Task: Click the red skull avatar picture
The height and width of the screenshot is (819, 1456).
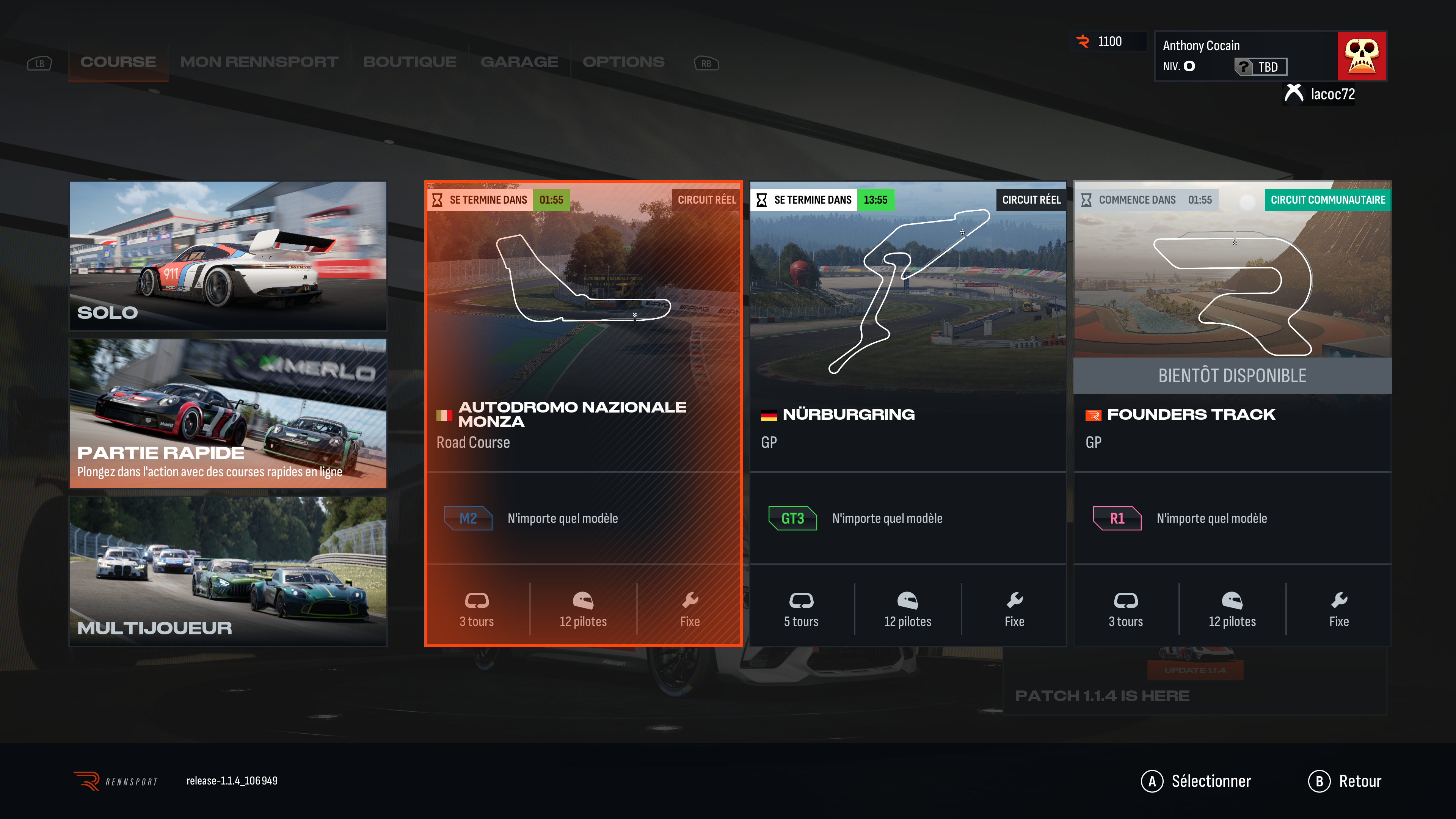Action: [x=1361, y=55]
